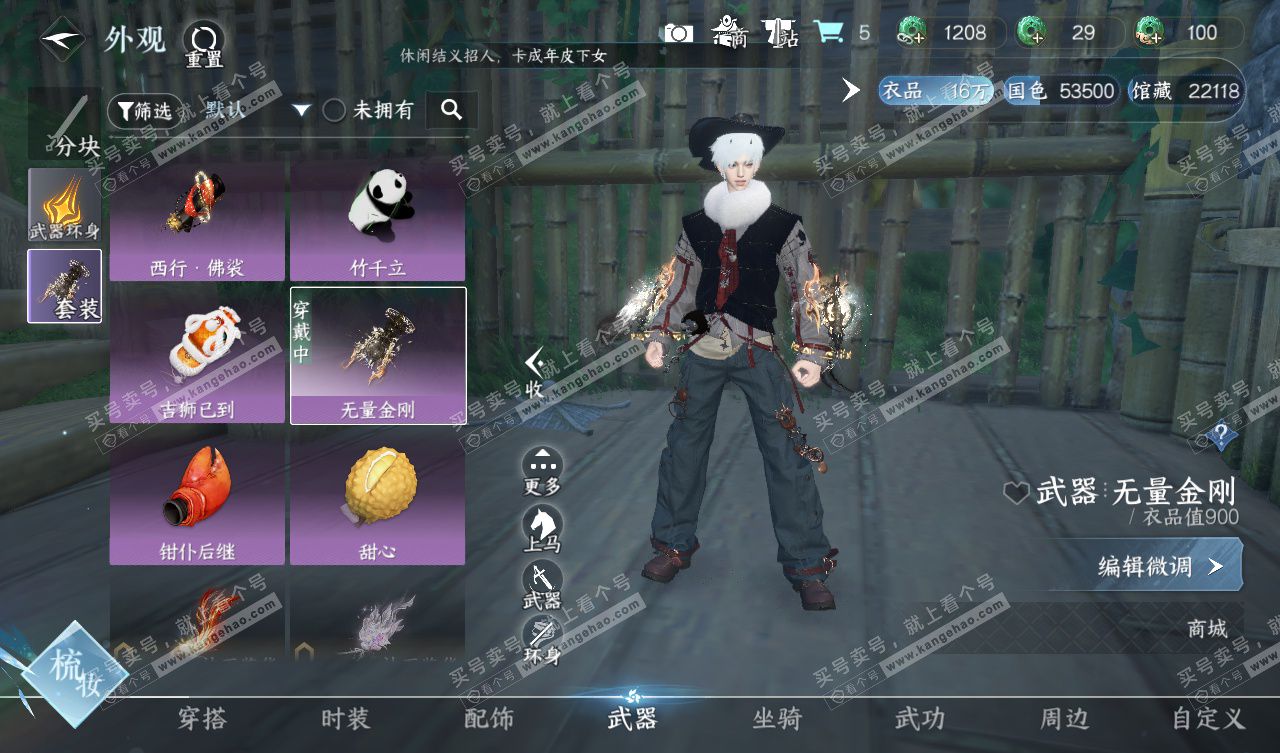
Task: Switch to the 自定义 custom tab
Action: [1208, 718]
